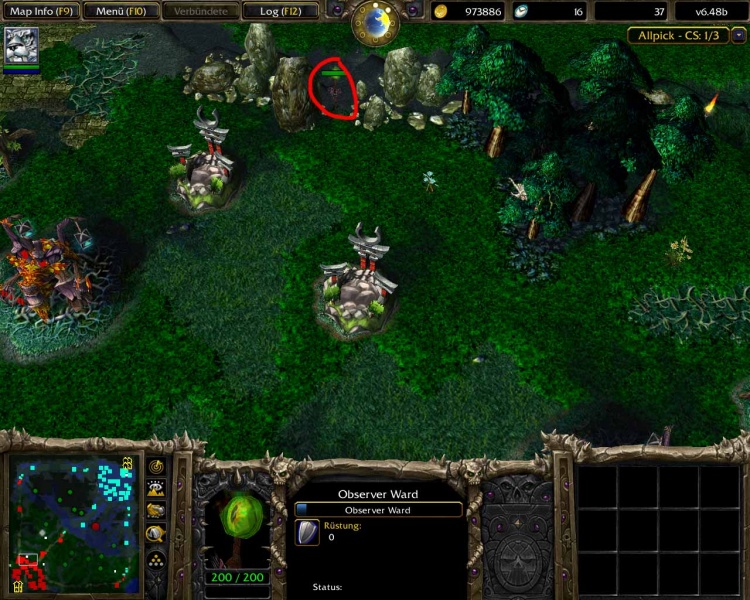Open the Map Info (F9) menu
750x600 pixels.
tap(40, 12)
